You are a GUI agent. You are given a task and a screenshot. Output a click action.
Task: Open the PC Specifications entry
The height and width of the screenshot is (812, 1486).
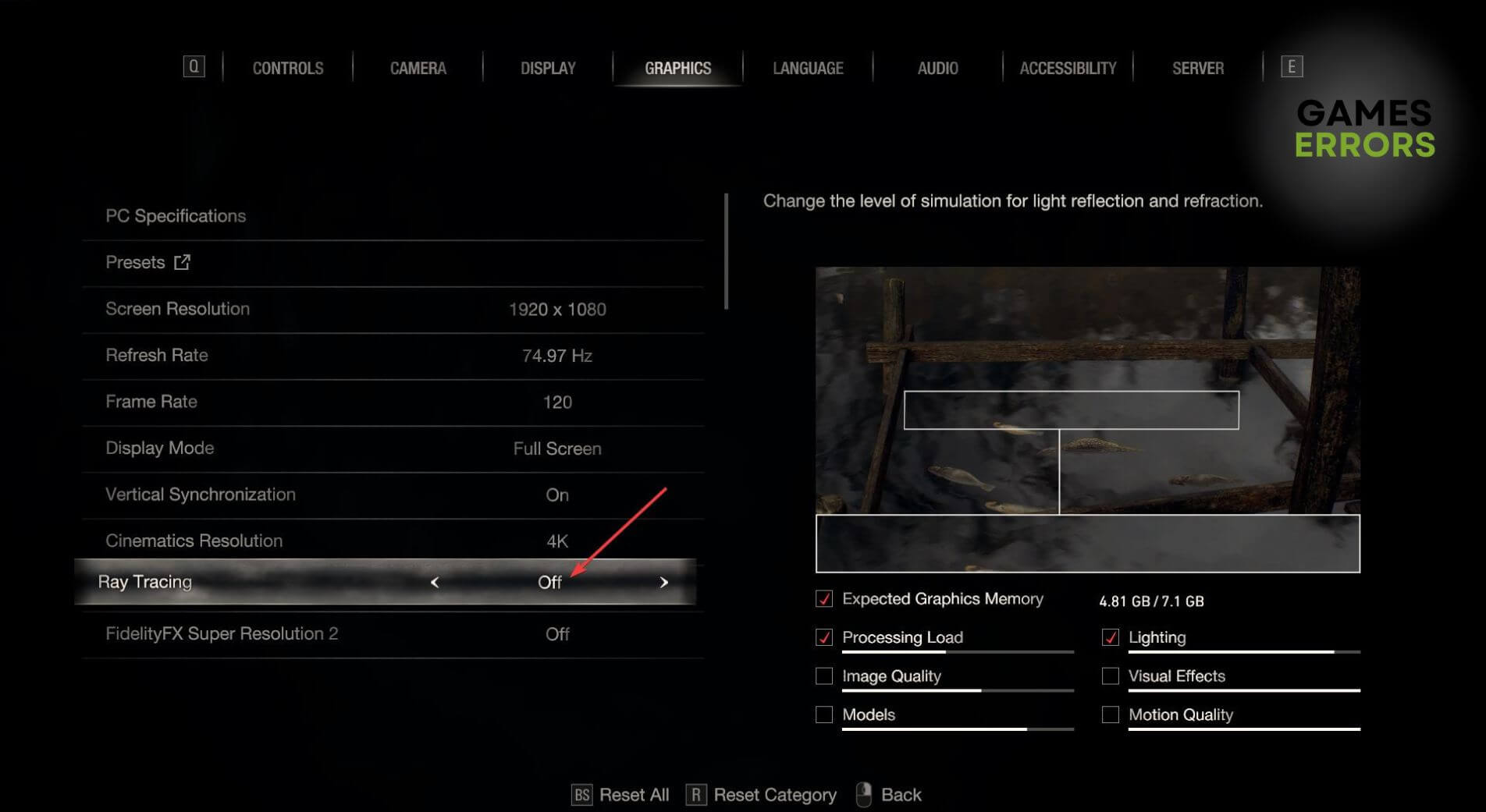(176, 216)
